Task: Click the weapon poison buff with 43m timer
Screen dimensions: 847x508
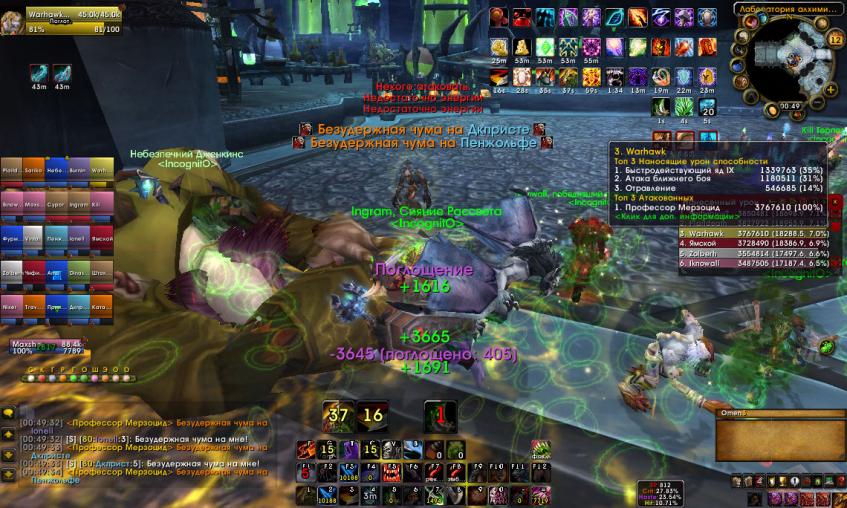Action: 39,73
